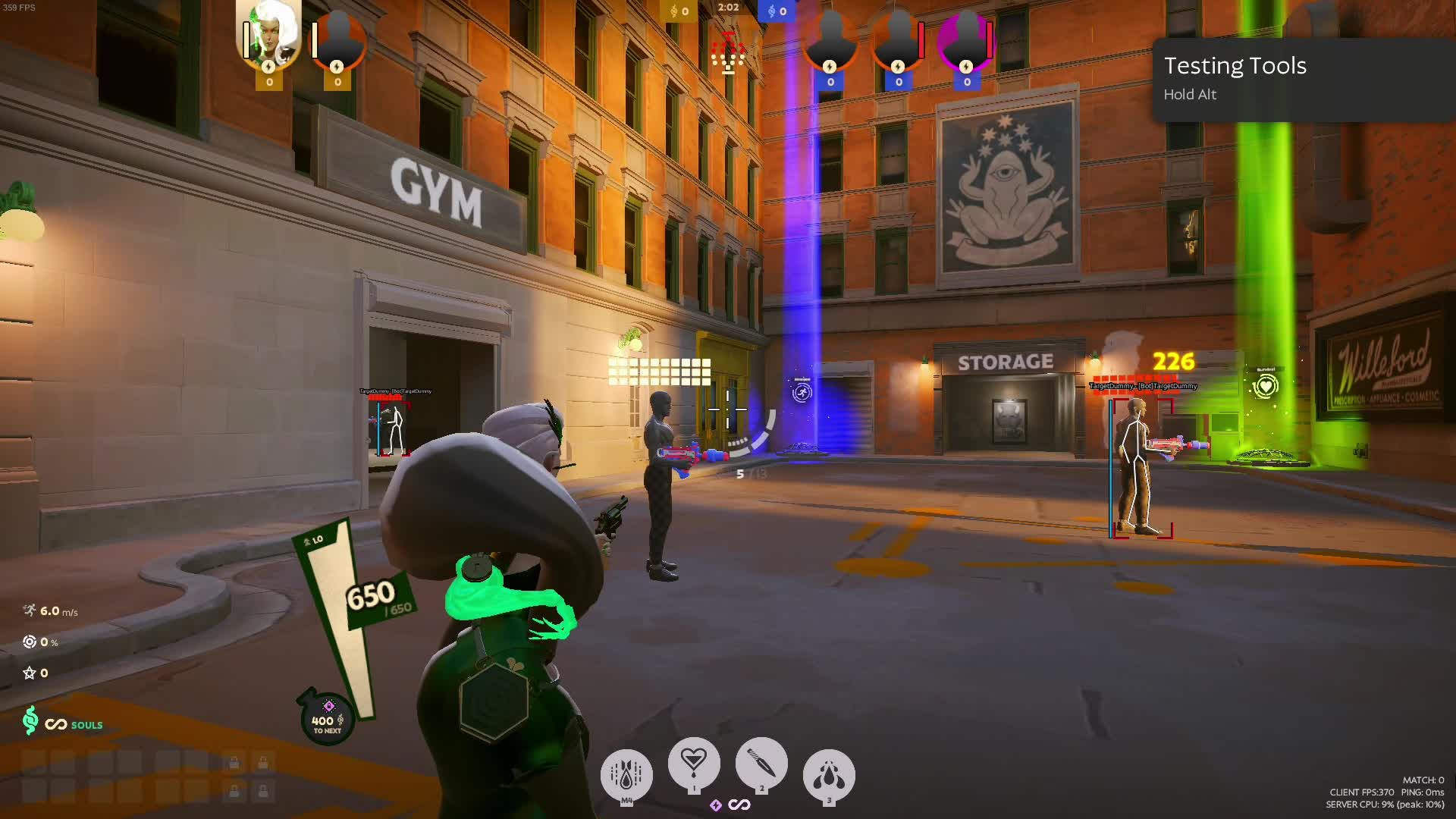Click the 400 to next ability point badge
Image resolution: width=1456 pixels, height=819 pixels.
(x=328, y=720)
